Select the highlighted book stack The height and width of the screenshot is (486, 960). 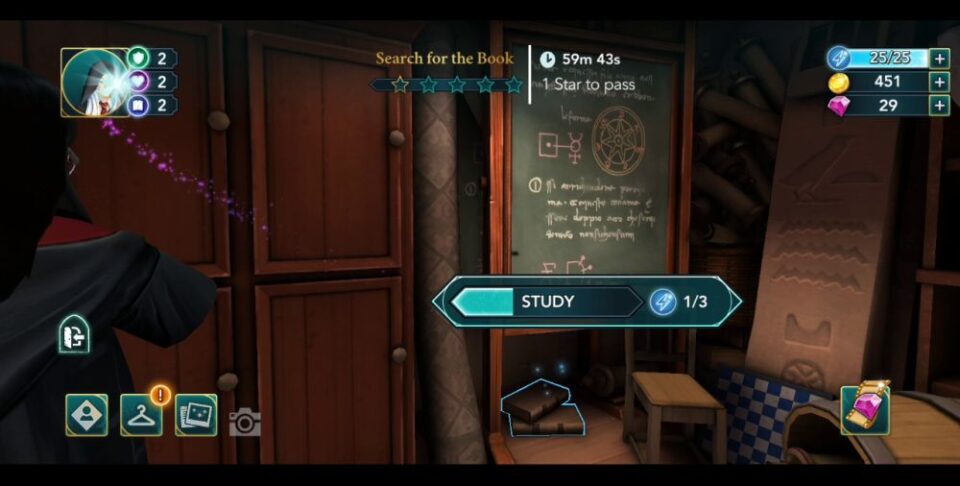(x=542, y=409)
